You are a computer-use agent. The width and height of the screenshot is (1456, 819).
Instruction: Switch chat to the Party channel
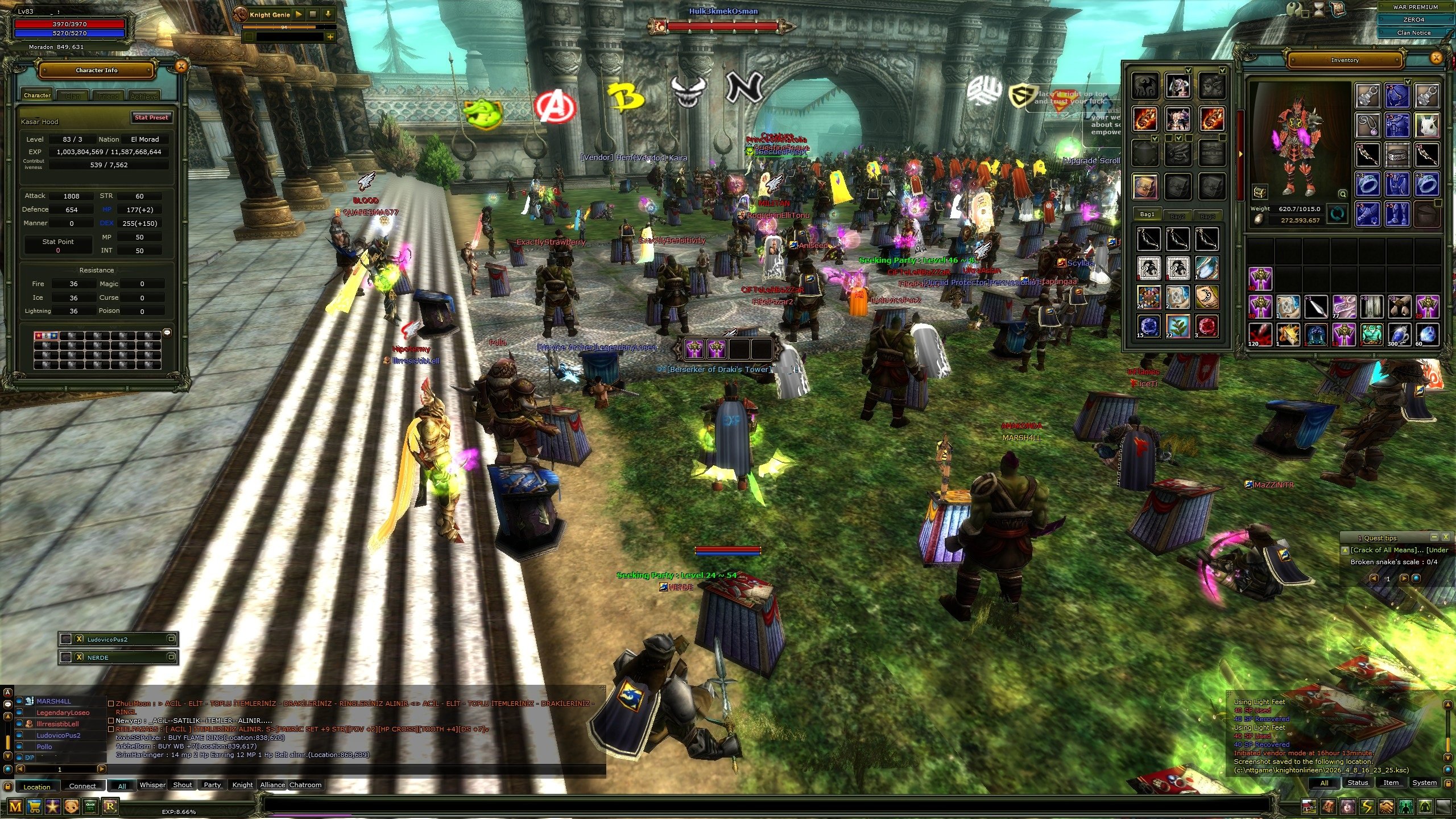[212, 785]
